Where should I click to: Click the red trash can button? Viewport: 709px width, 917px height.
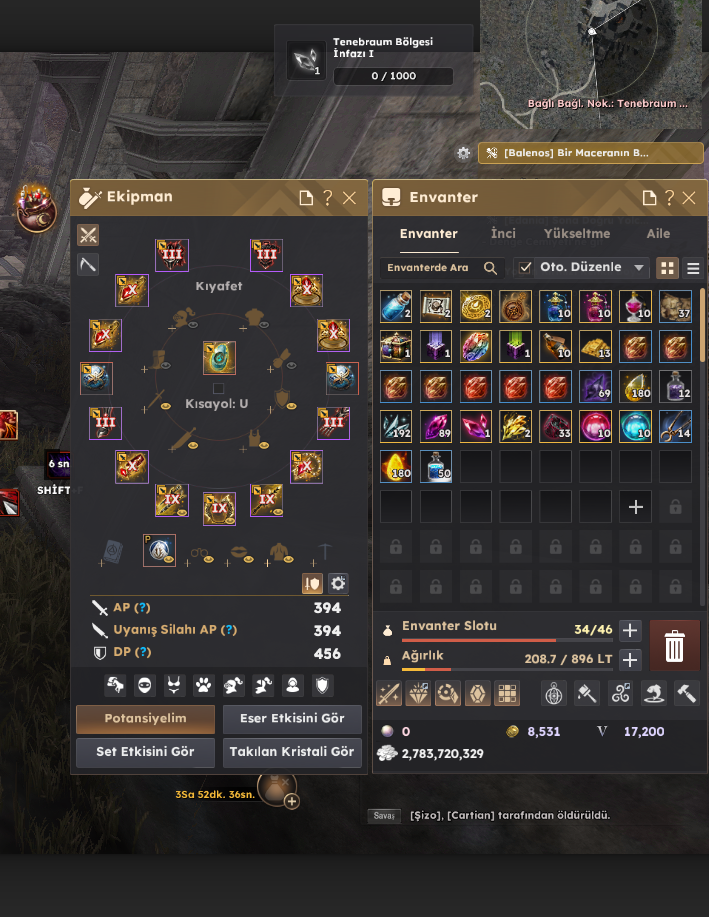coord(675,646)
